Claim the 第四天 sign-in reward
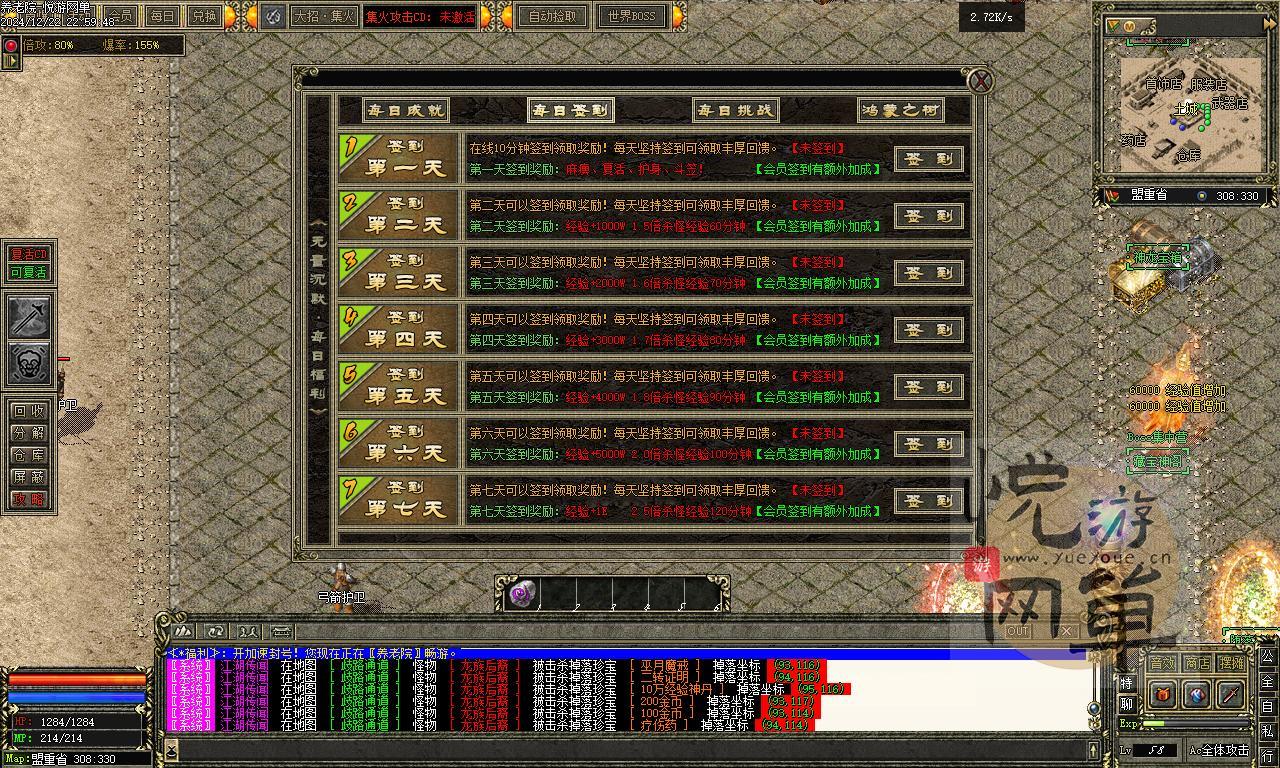Screen dimensions: 1280x768 929,330
